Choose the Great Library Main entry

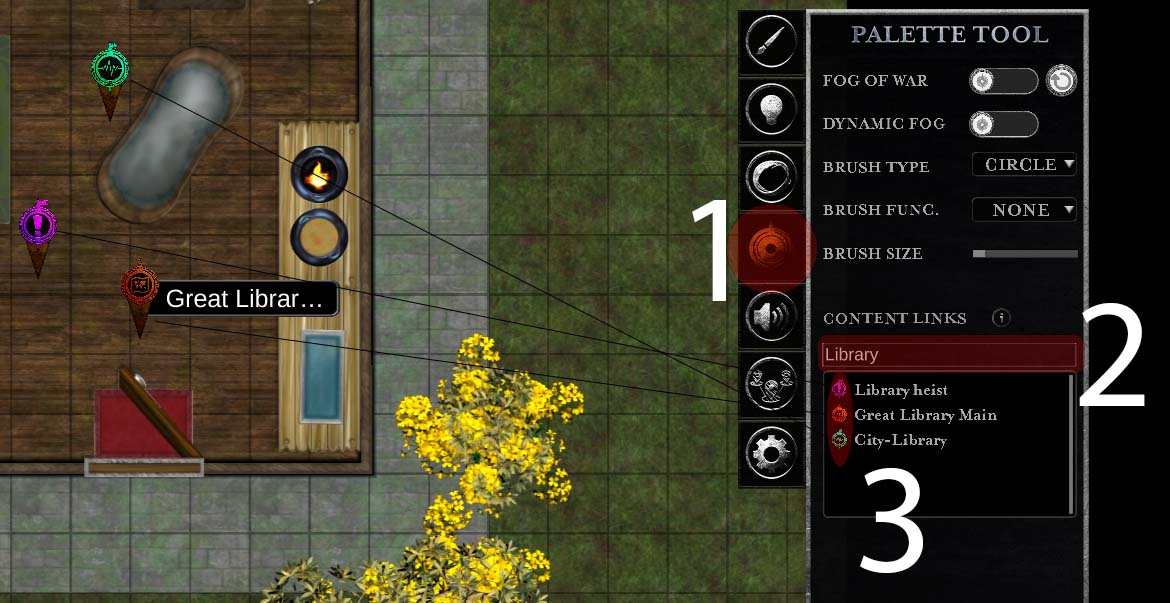pyautogui.click(x=924, y=415)
